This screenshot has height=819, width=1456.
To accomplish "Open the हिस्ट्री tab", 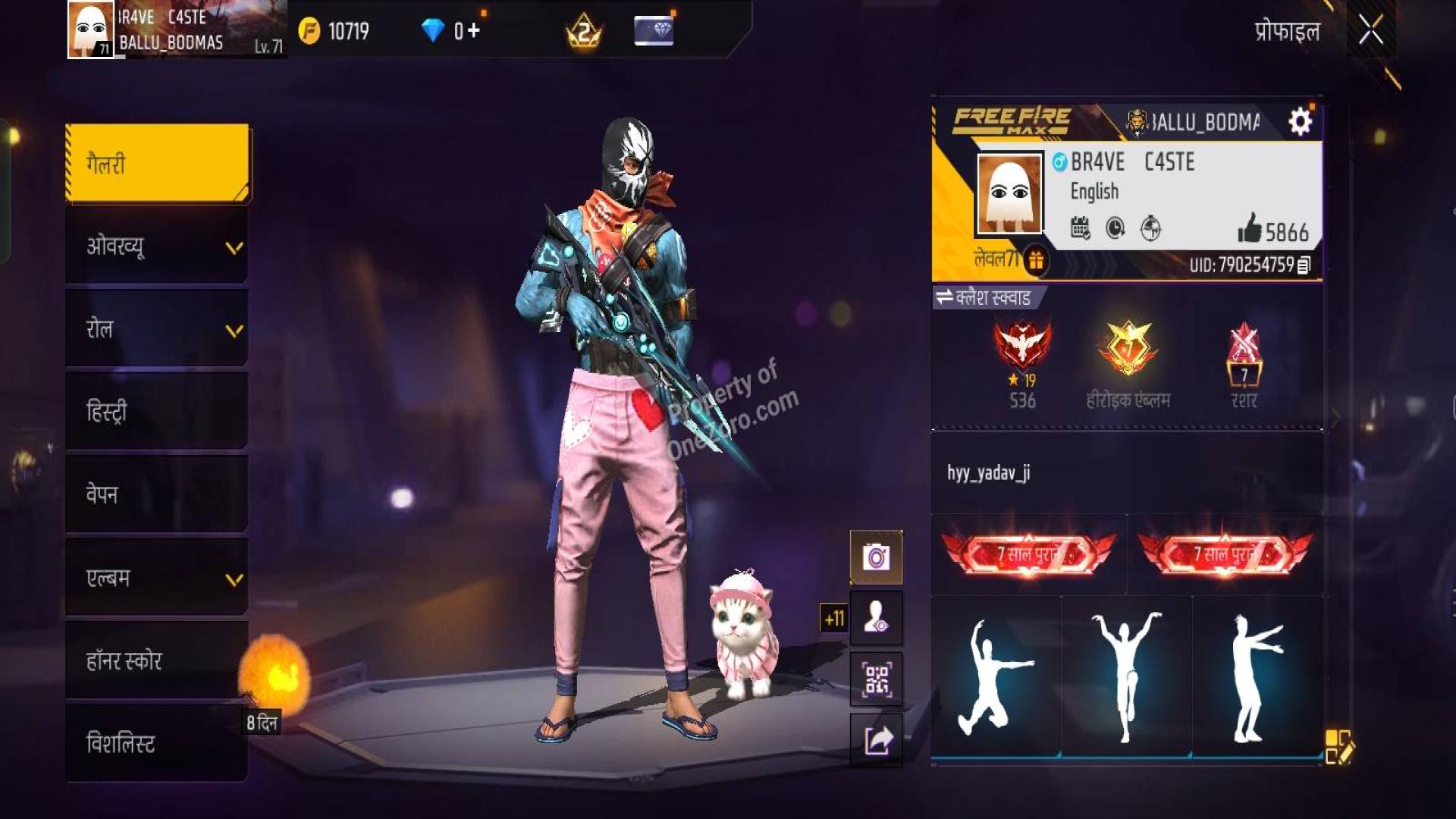I will click(x=158, y=412).
